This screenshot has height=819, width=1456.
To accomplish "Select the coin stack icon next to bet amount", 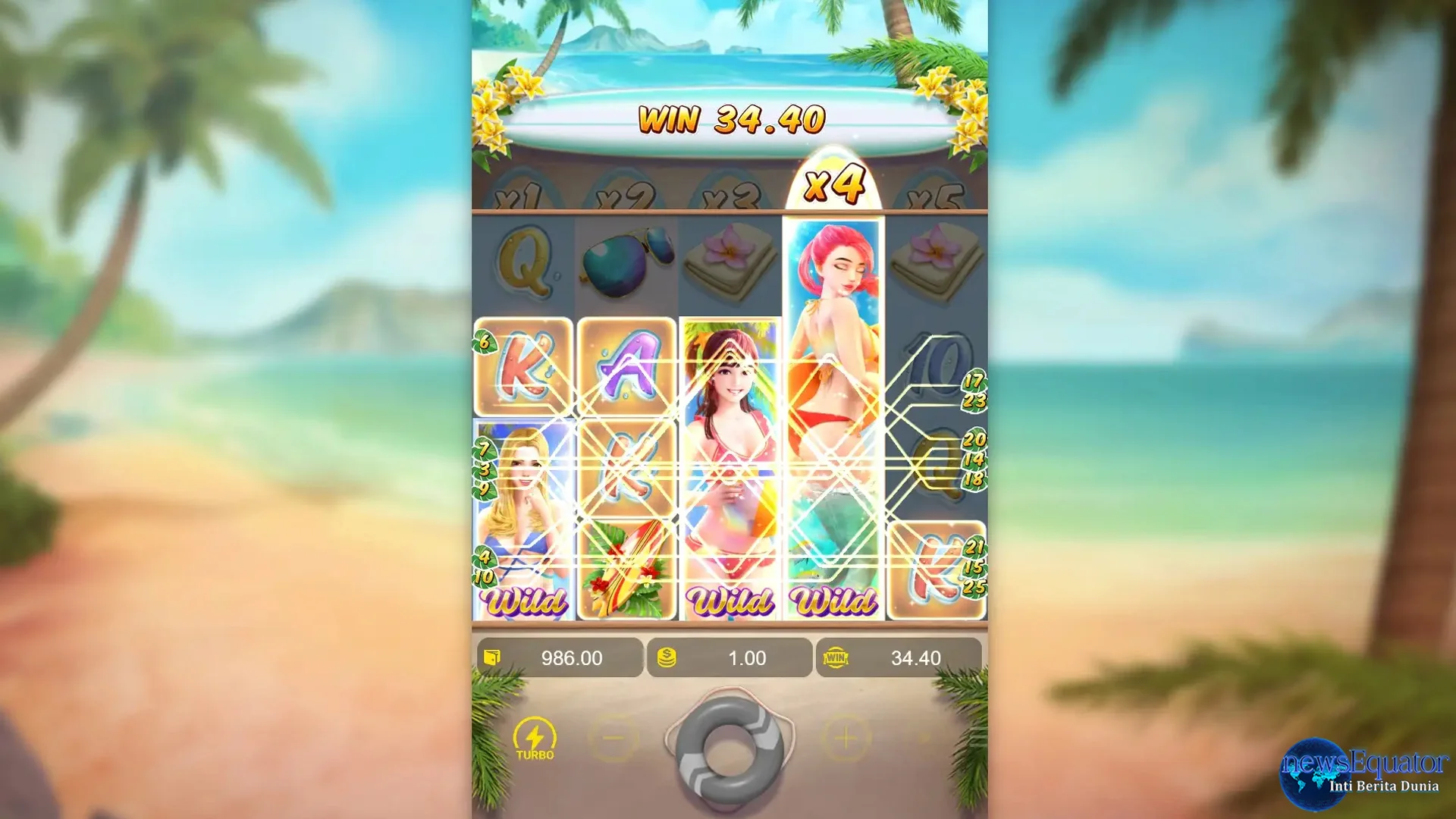I will (667, 658).
